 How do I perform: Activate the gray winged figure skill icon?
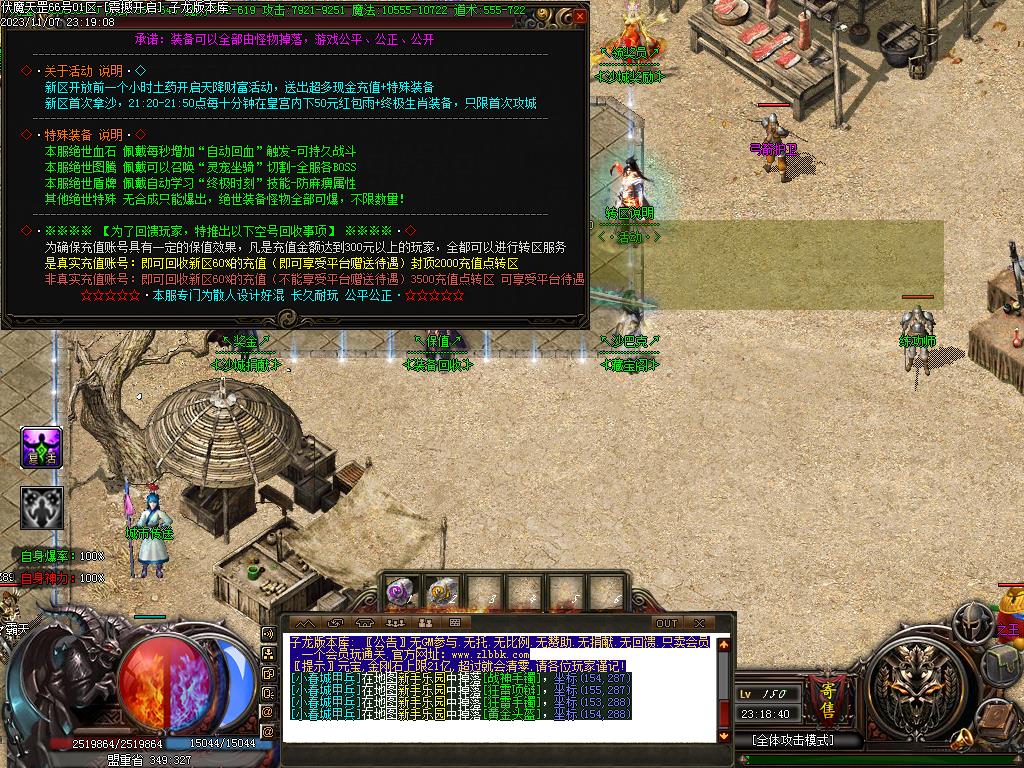tap(42, 507)
